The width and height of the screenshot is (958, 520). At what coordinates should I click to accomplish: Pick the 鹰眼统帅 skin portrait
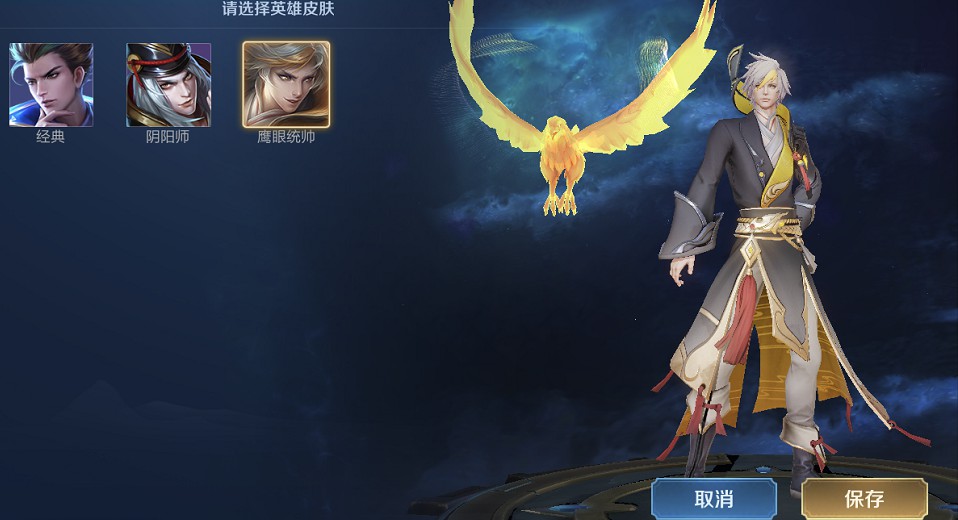[286, 85]
